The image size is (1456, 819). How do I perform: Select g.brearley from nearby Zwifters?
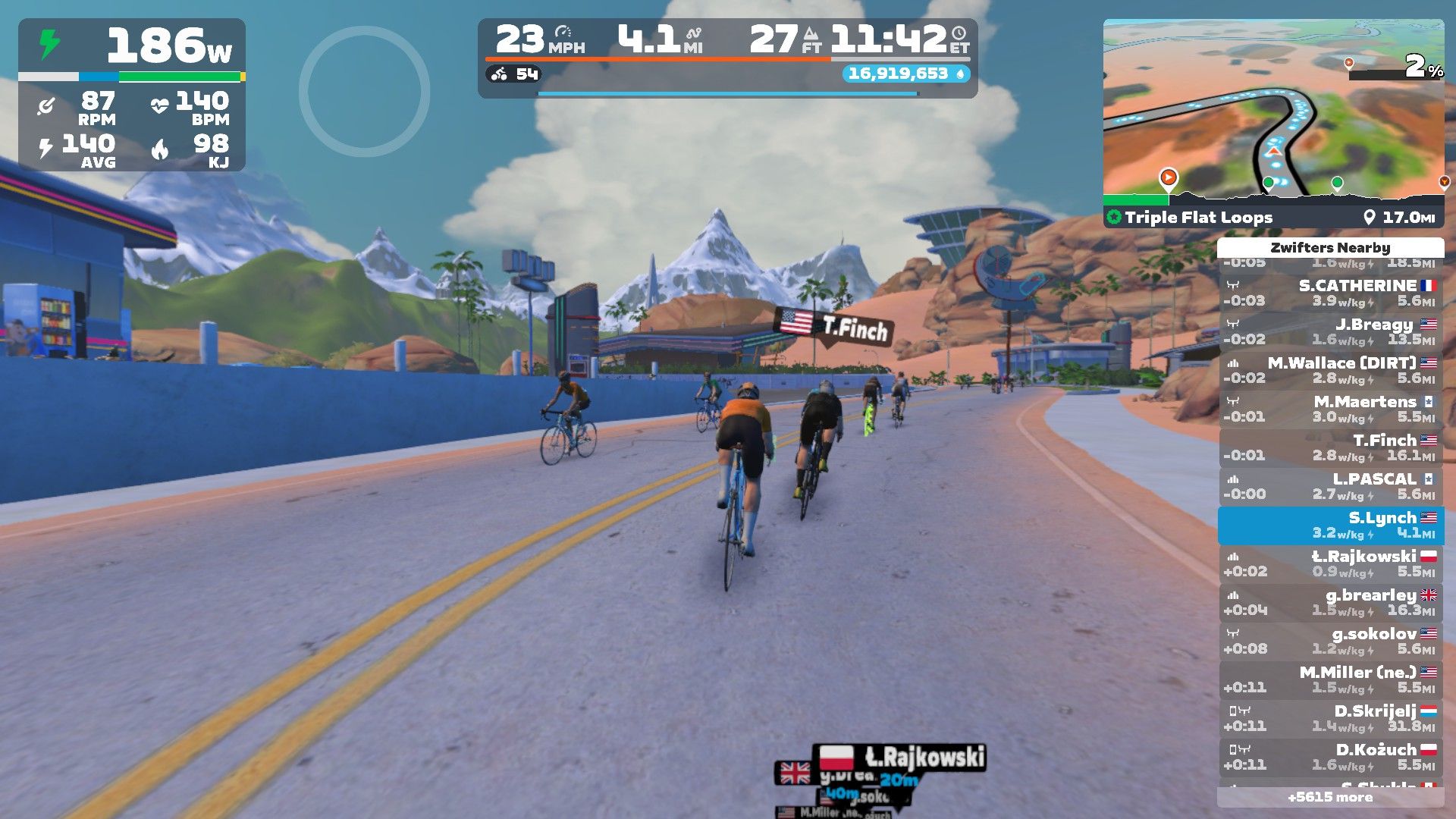(1330, 602)
